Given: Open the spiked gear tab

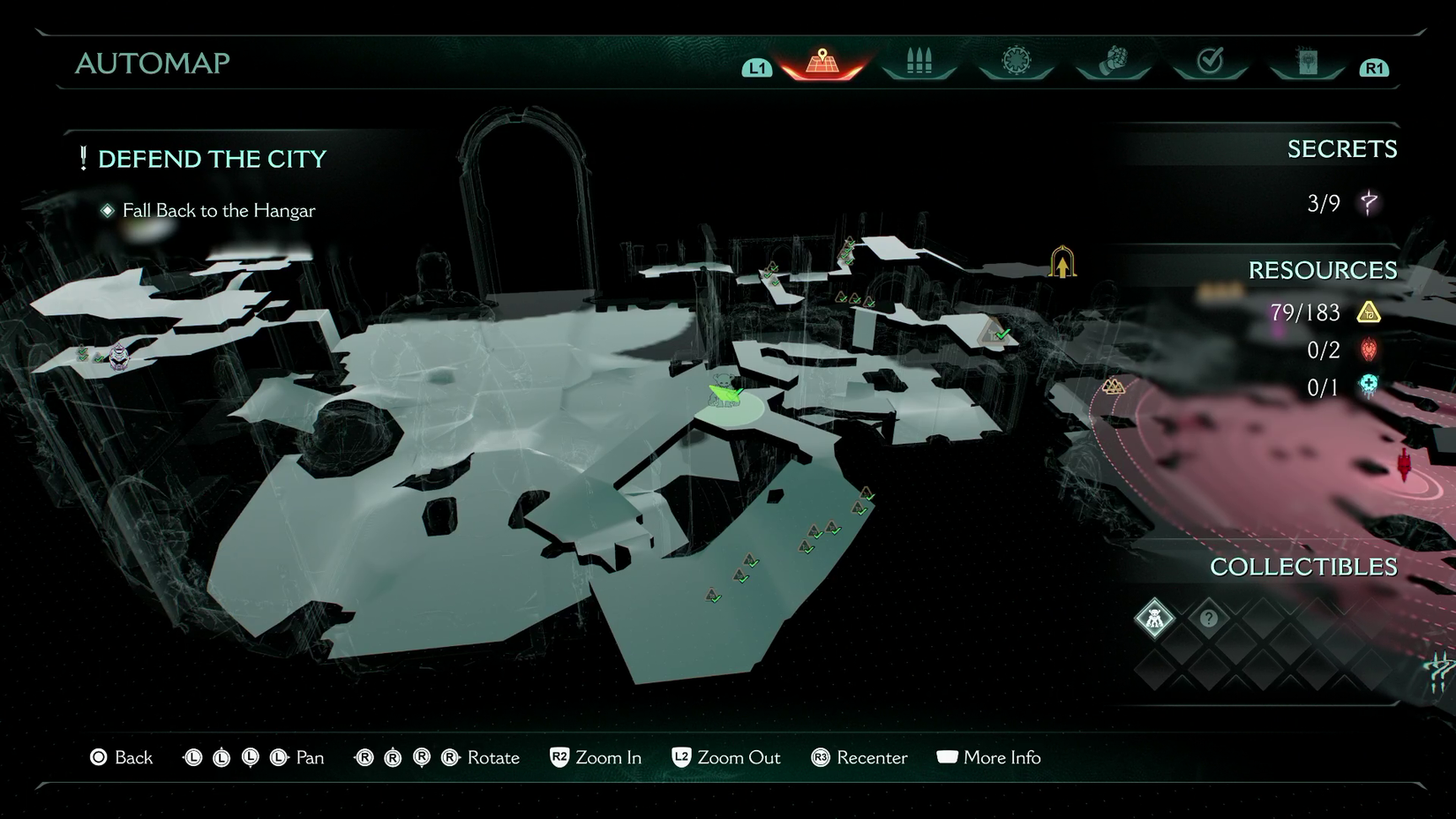Looking at the screenshot, I should pos(1016,62).
